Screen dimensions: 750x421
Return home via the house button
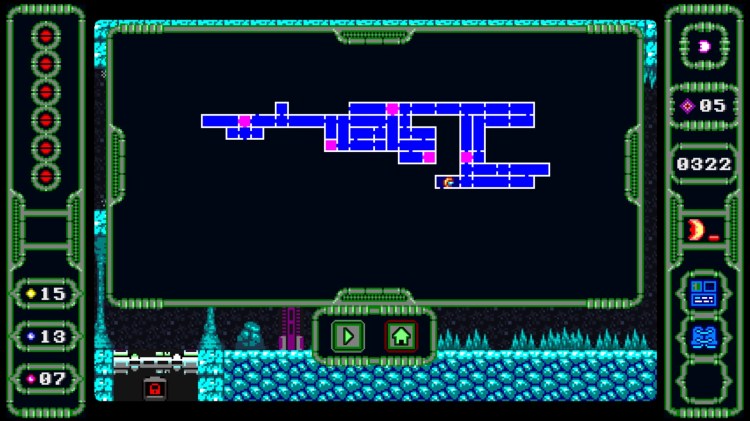(x=401, y=336)
